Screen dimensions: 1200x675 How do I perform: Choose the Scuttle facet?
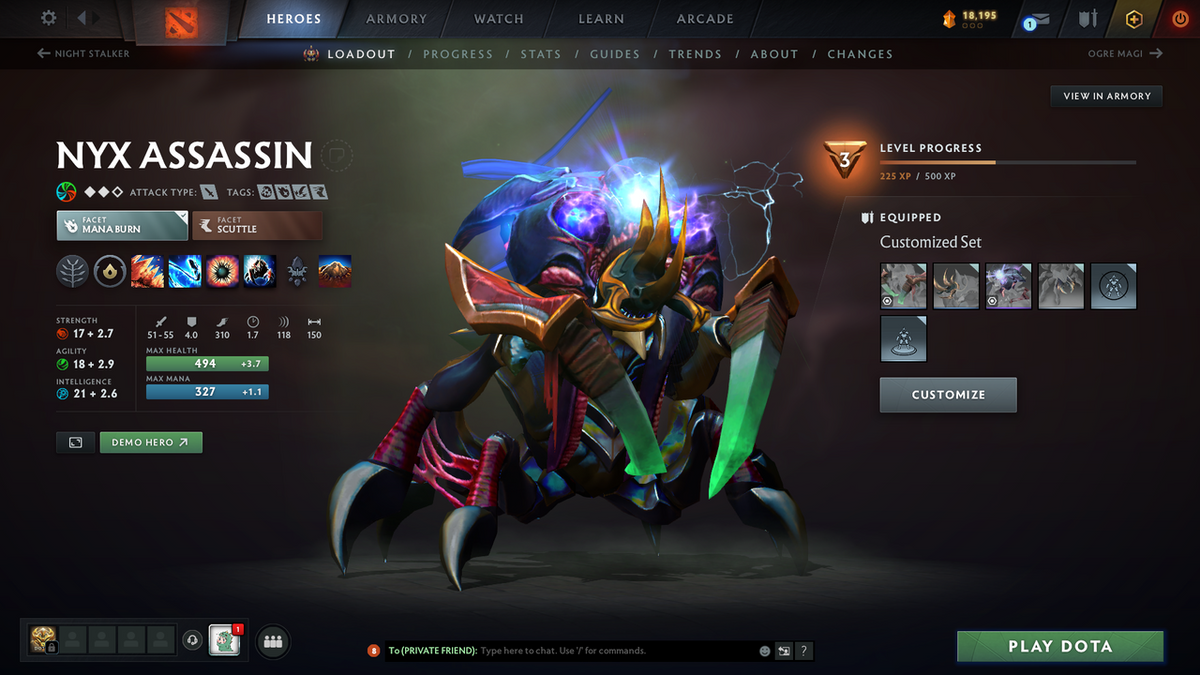tap(257, 225)
